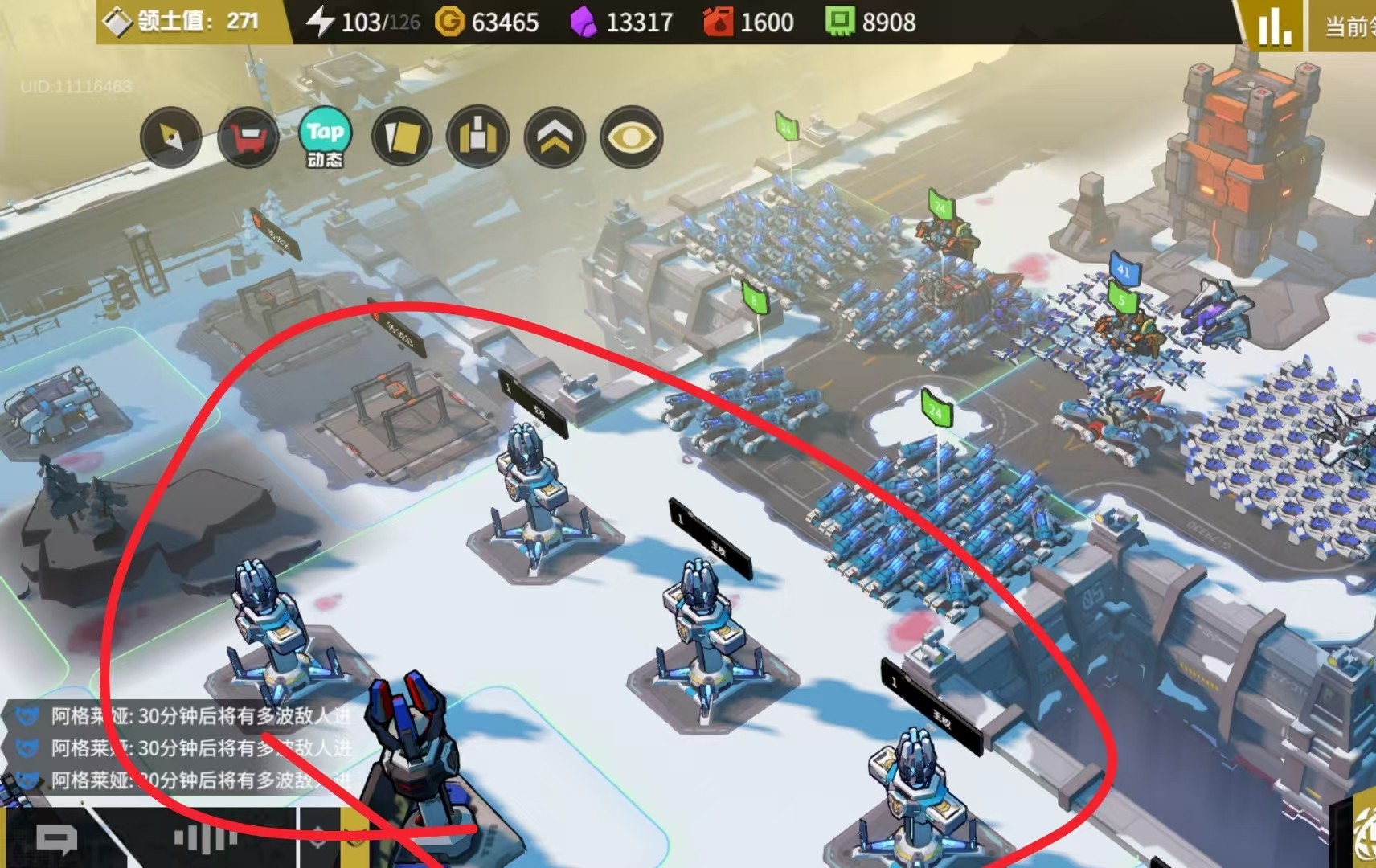Click the voice waveform button

pyautogui.click(x=206, y=839)
